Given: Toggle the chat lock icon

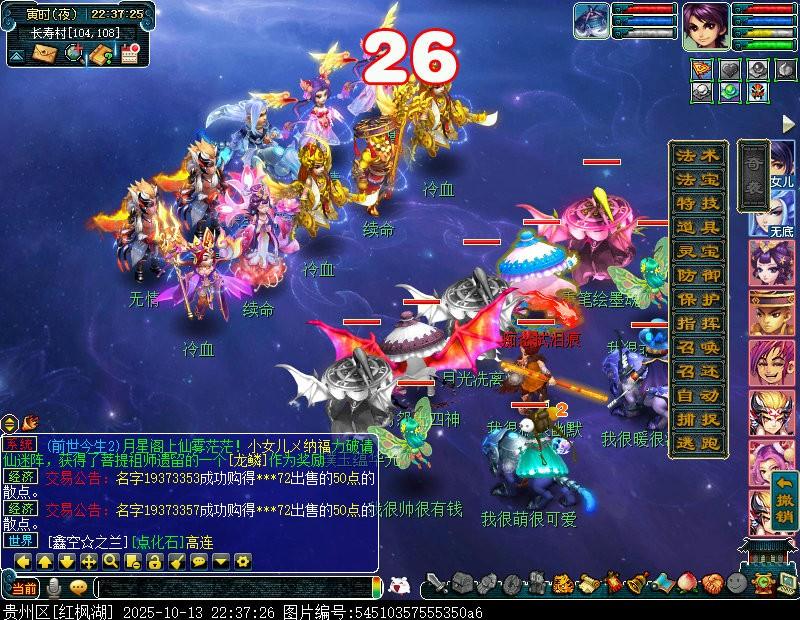Looking at the screenshot, I should click(154, 562).
